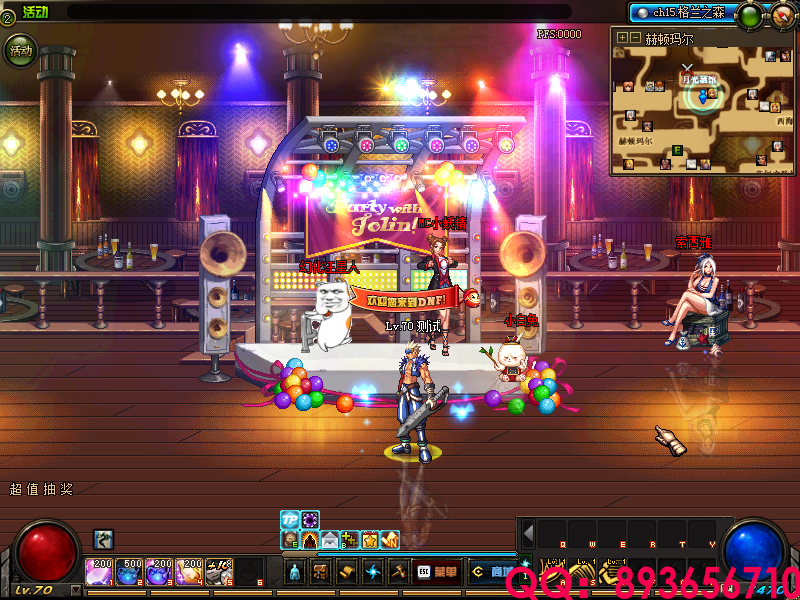
Task: Select the crossed-swords marker on the minimap
Action: (x=687, y=68)
